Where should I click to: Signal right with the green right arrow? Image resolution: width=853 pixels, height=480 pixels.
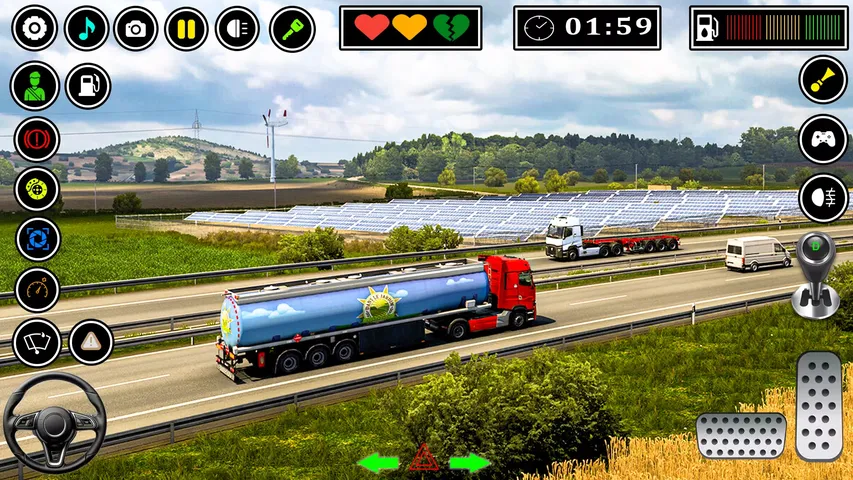(x=470, y=463)
